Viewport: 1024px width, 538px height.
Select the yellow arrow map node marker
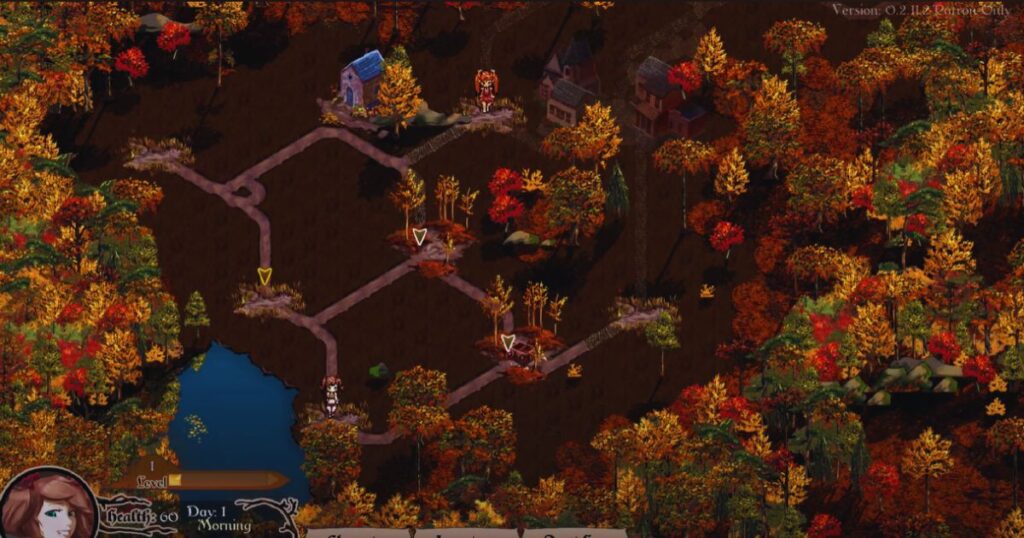[264, 276]
